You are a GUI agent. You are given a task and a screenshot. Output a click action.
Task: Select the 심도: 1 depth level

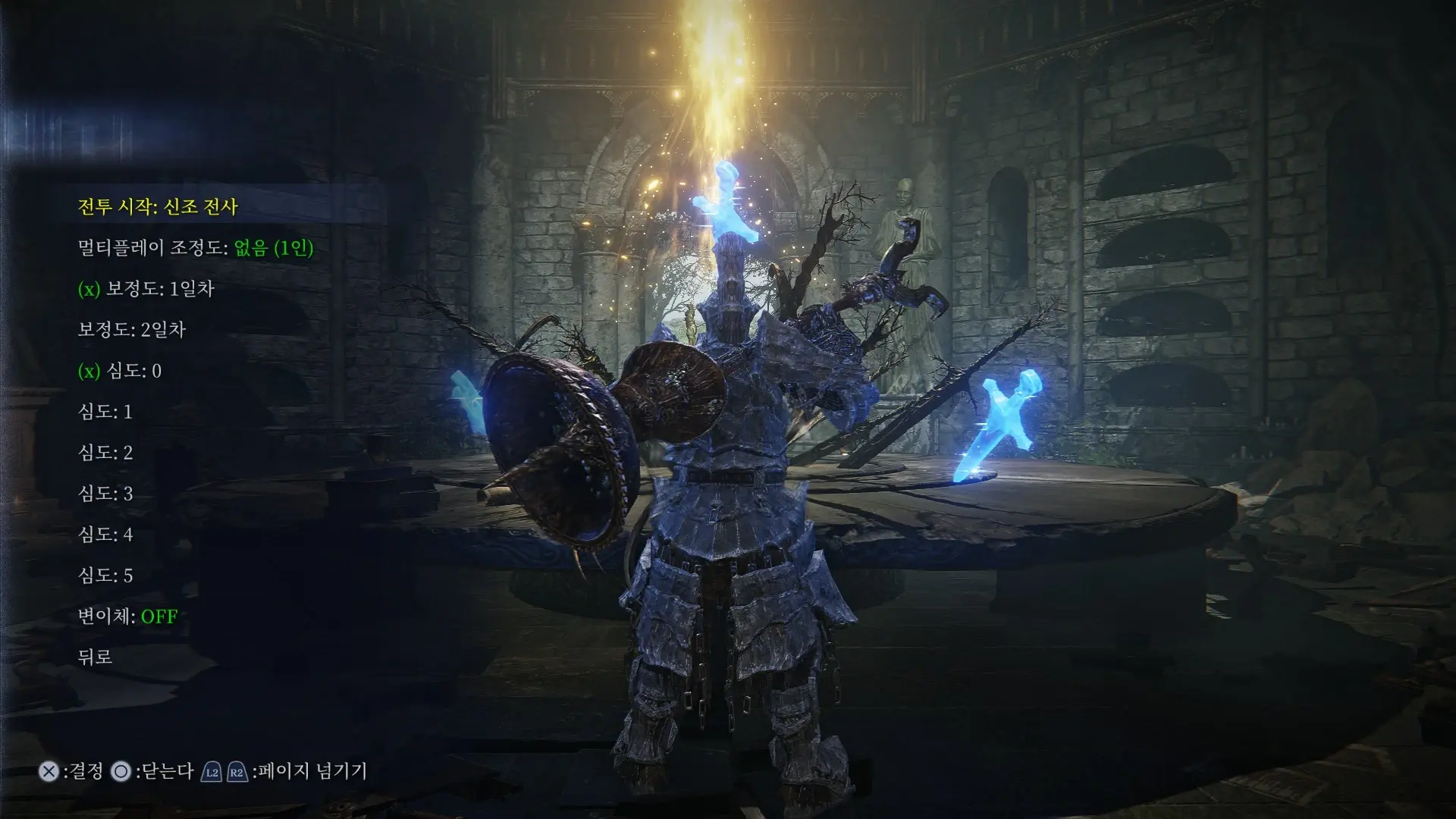106,412
